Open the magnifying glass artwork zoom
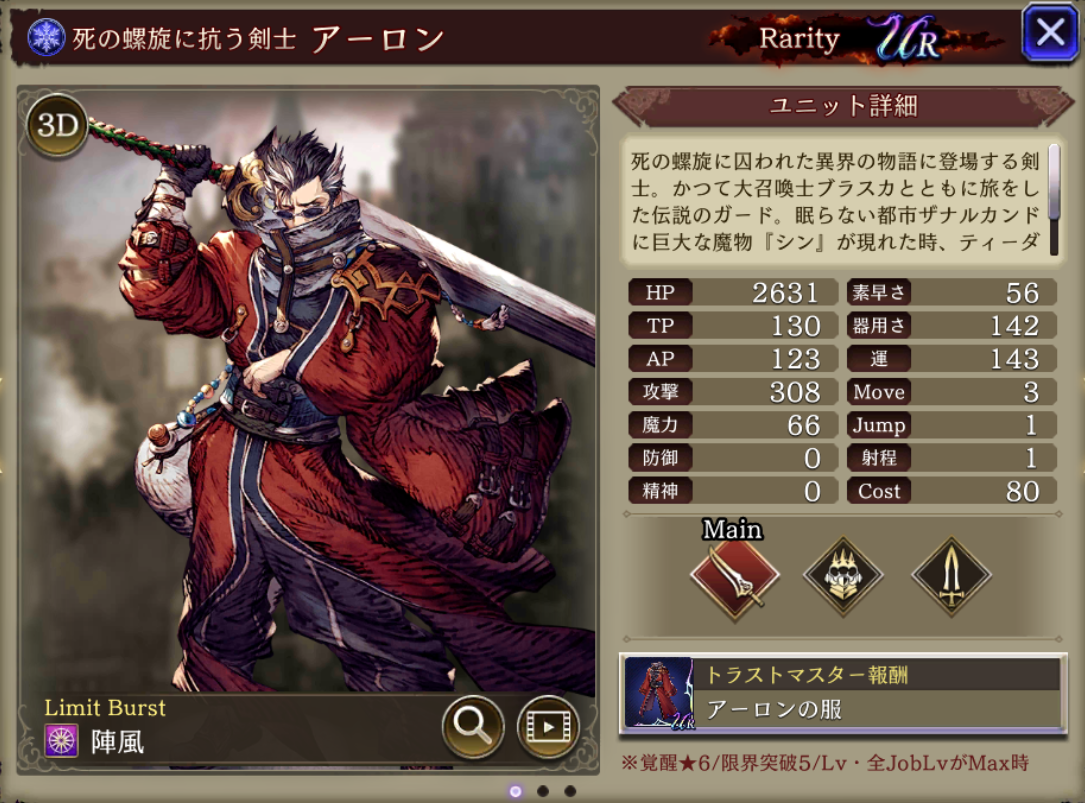Viewport: 1085px width, 803px height. tap(472, 726)
